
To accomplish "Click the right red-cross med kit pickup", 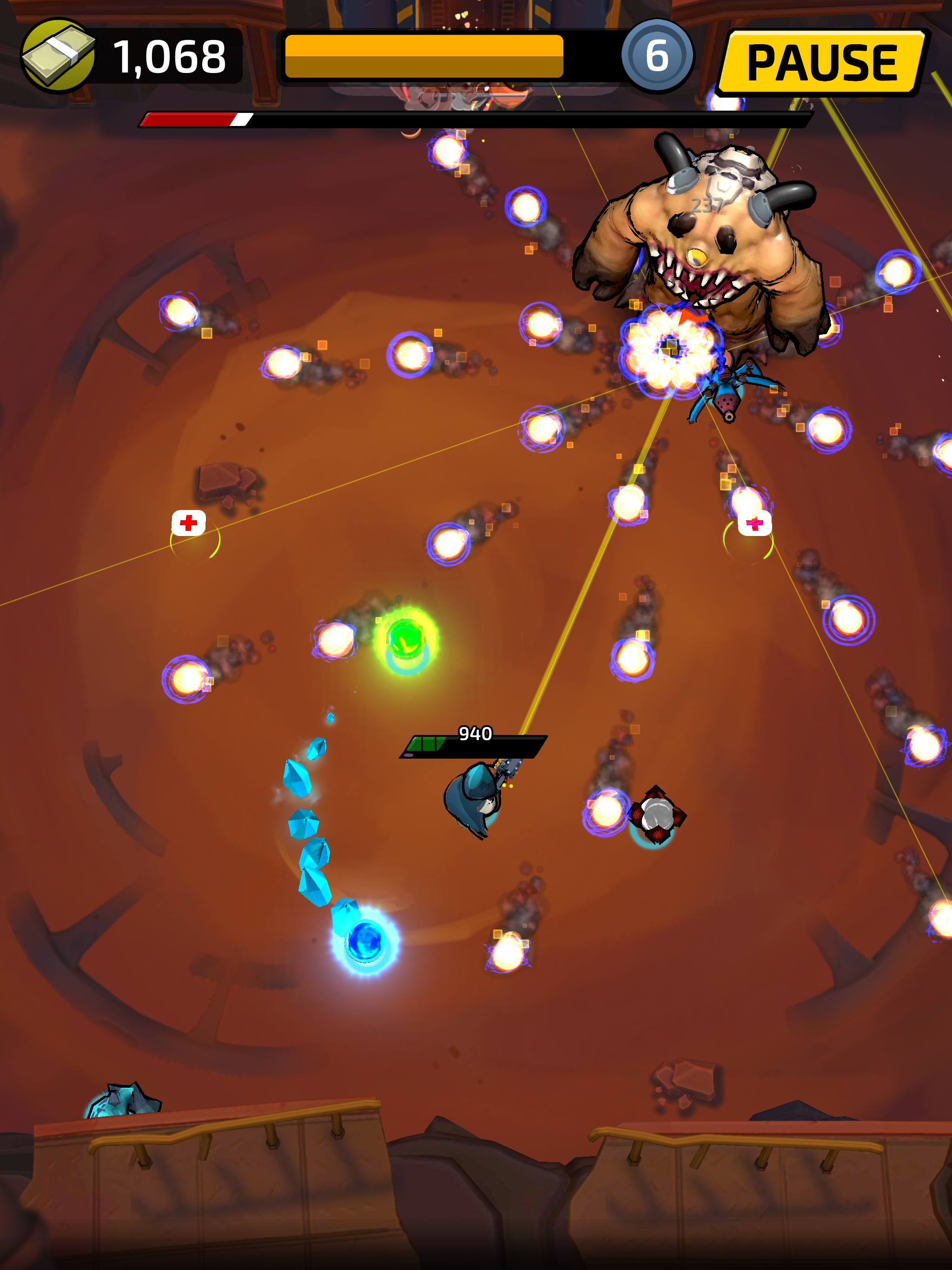I will point(755,523).
